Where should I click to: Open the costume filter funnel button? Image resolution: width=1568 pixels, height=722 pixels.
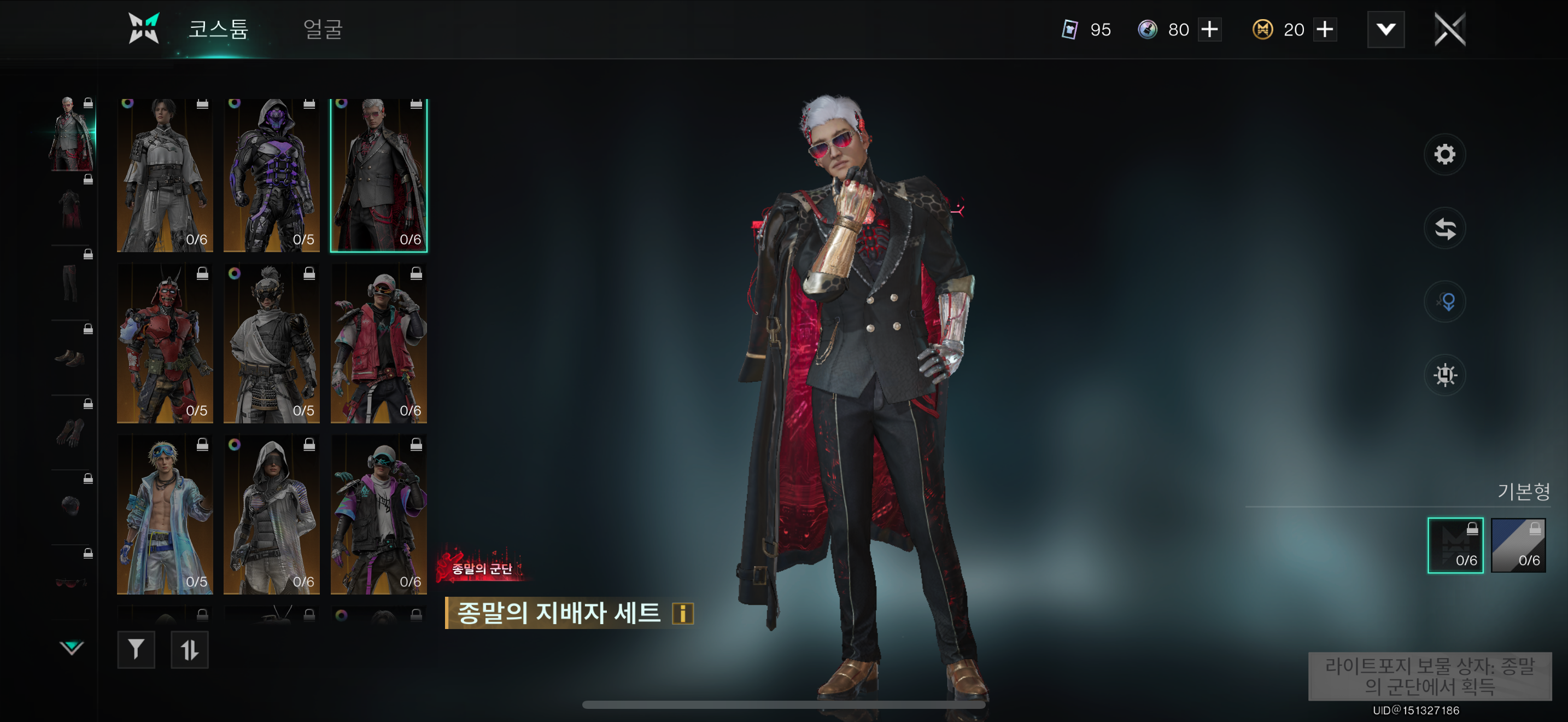point(136,650)
